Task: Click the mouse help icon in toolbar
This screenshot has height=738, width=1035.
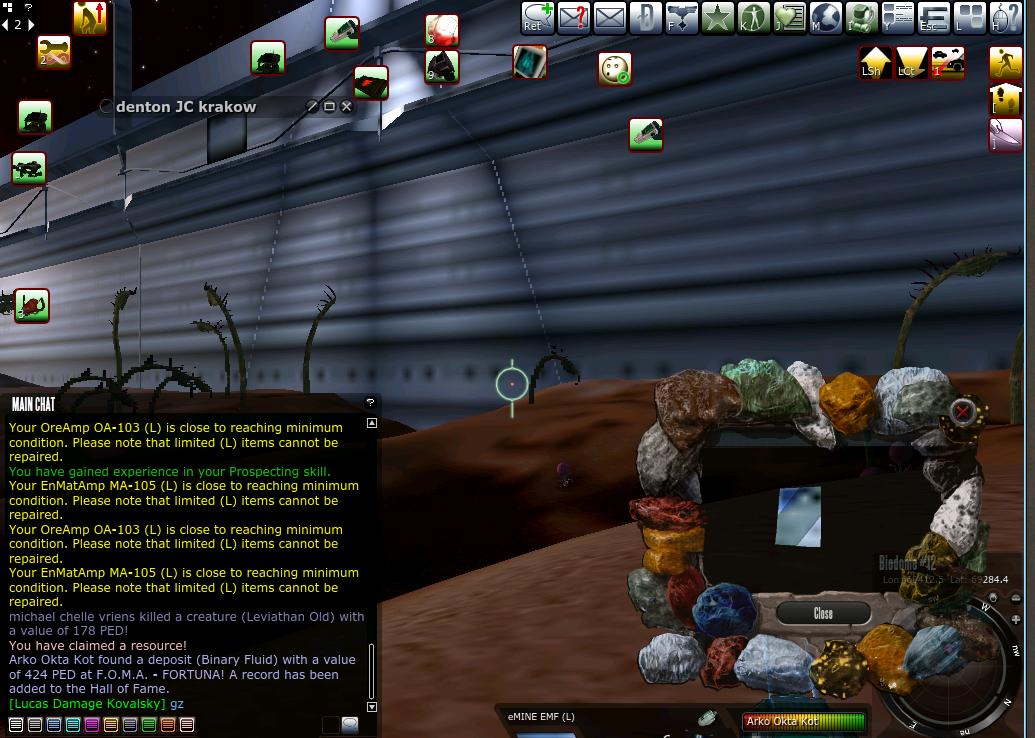Action: (x=1004, y=18)
